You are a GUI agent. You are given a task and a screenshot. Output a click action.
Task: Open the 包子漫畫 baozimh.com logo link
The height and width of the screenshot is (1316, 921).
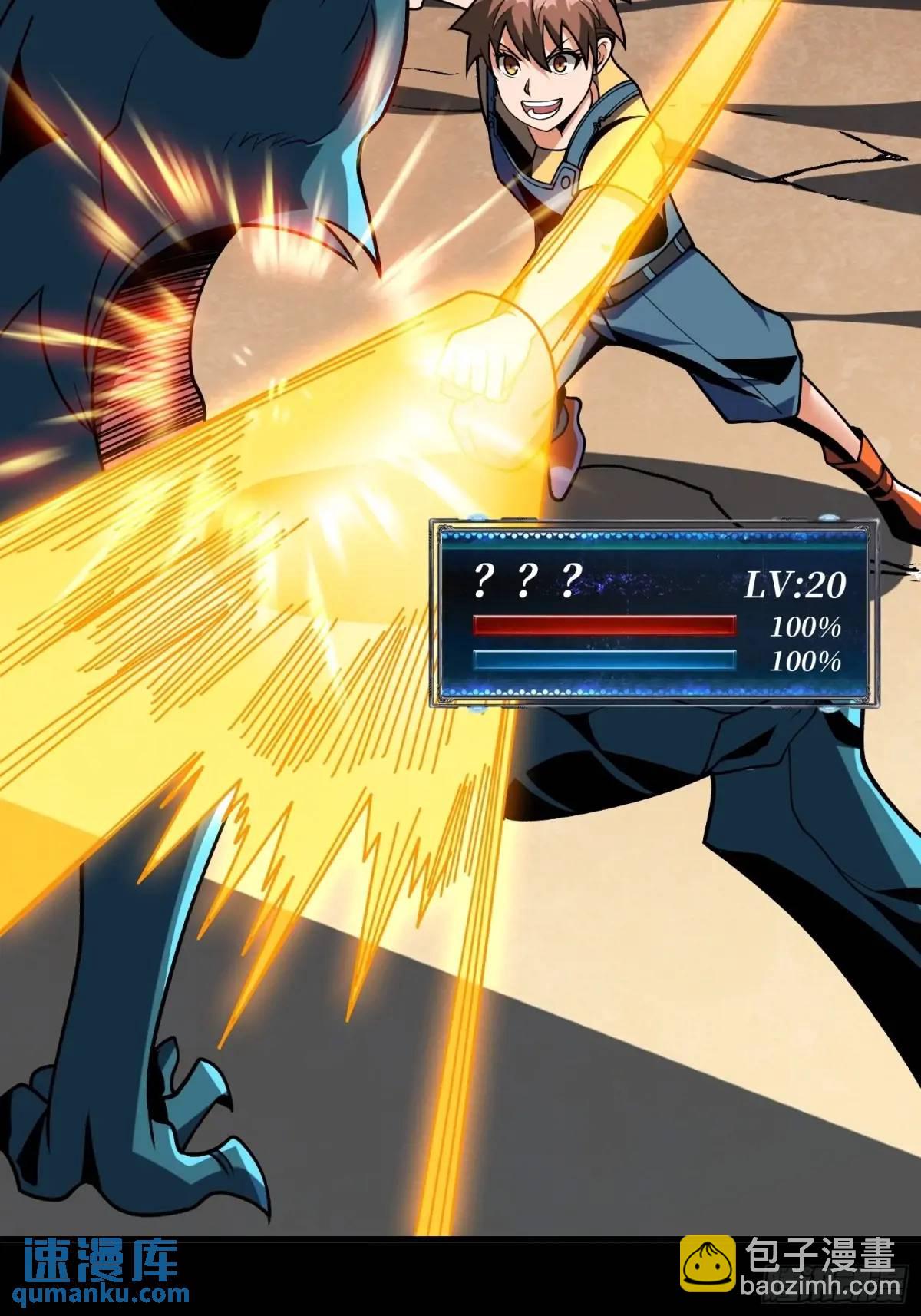pos(791,1274)
